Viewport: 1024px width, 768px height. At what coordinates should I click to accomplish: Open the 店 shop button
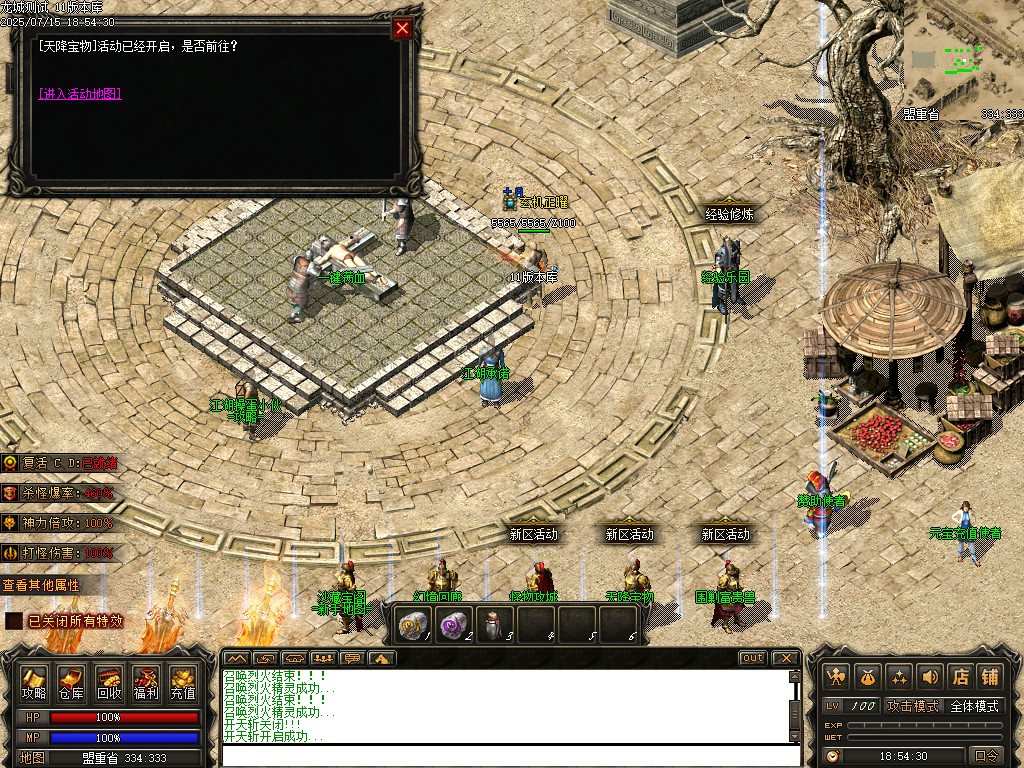960,677
